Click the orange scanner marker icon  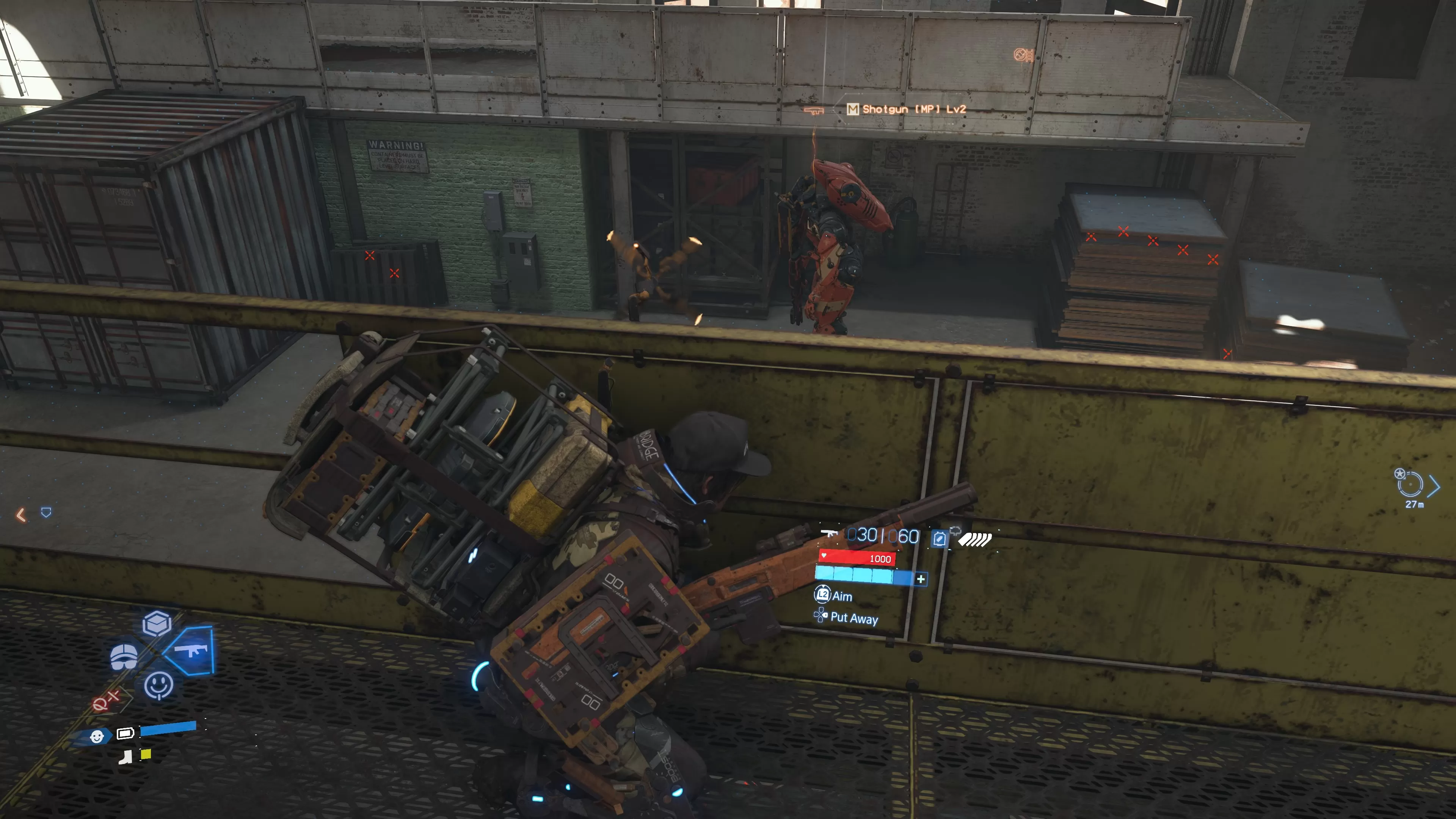coord(1024,55)
